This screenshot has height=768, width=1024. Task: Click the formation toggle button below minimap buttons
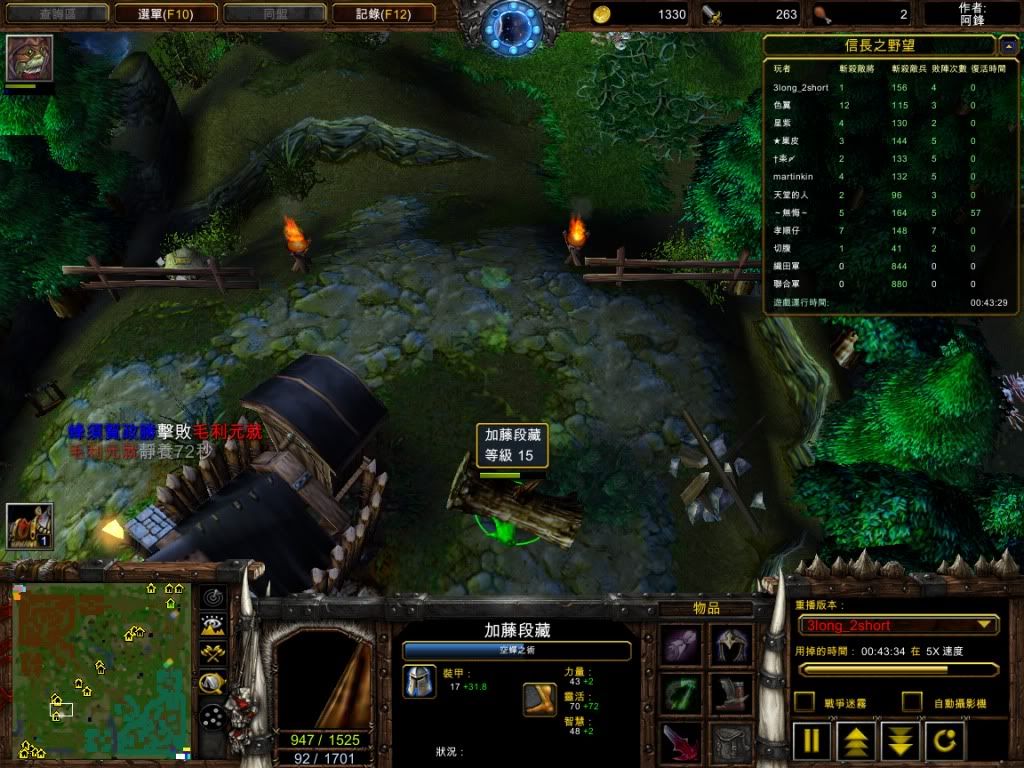tap(212, 716)
